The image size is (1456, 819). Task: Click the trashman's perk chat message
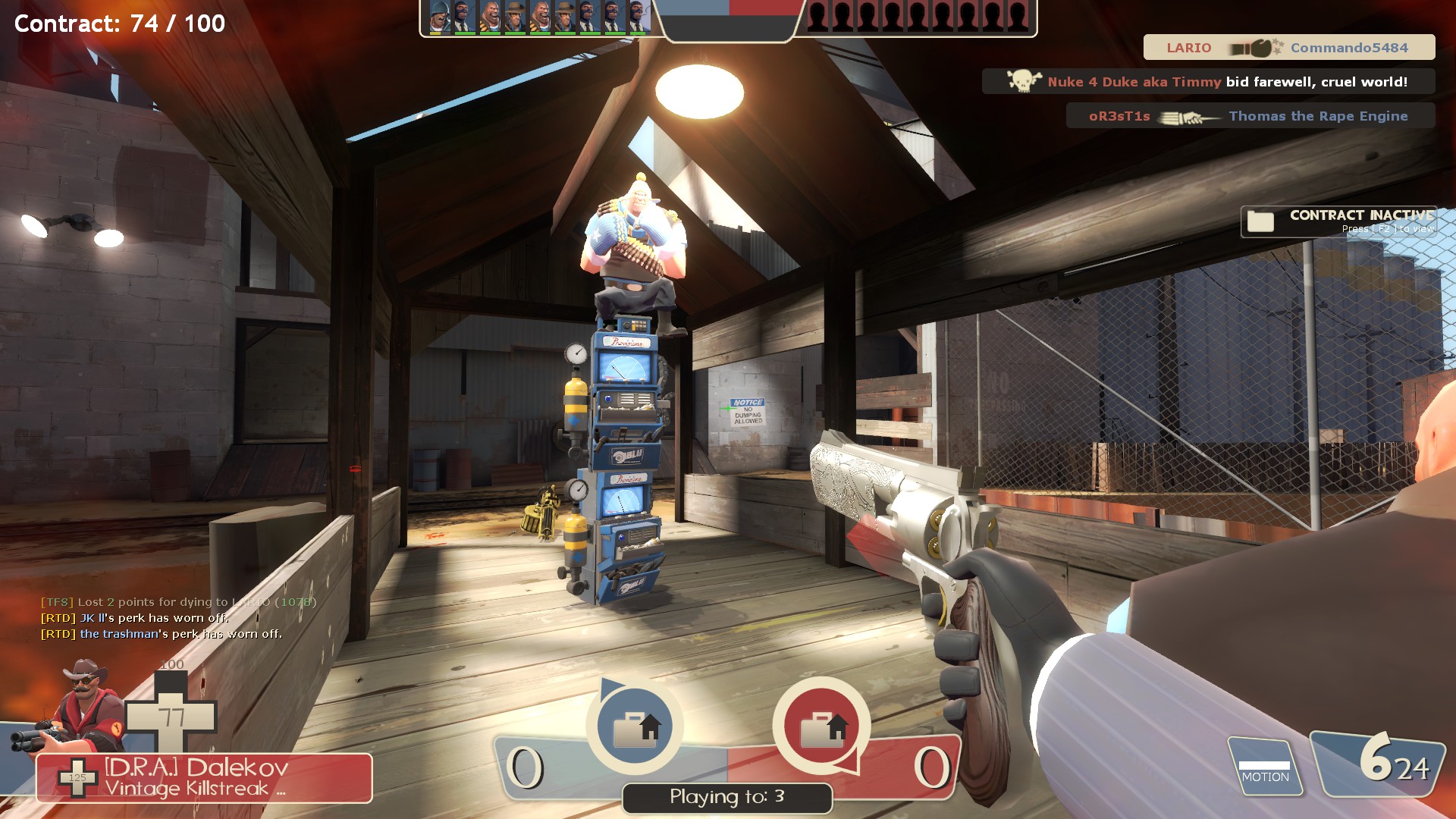point(162,634)
